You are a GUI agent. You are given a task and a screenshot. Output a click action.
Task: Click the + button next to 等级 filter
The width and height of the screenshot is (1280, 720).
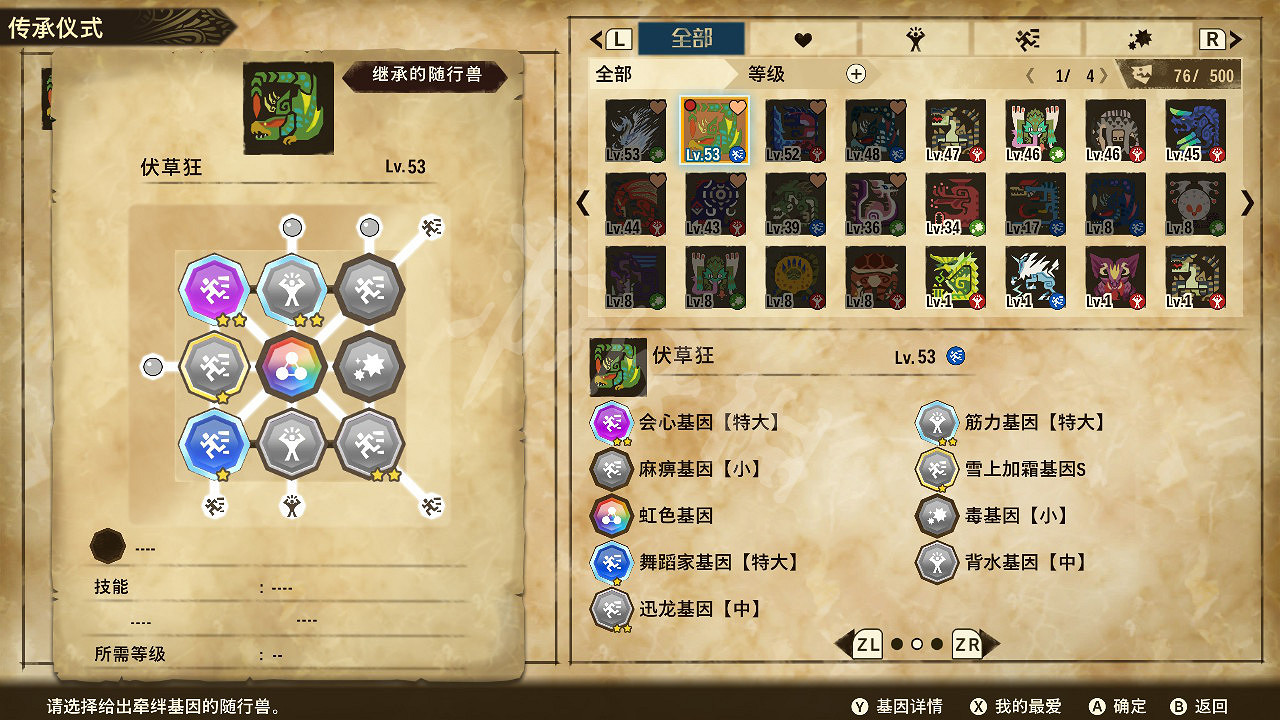tap(855, 74)
